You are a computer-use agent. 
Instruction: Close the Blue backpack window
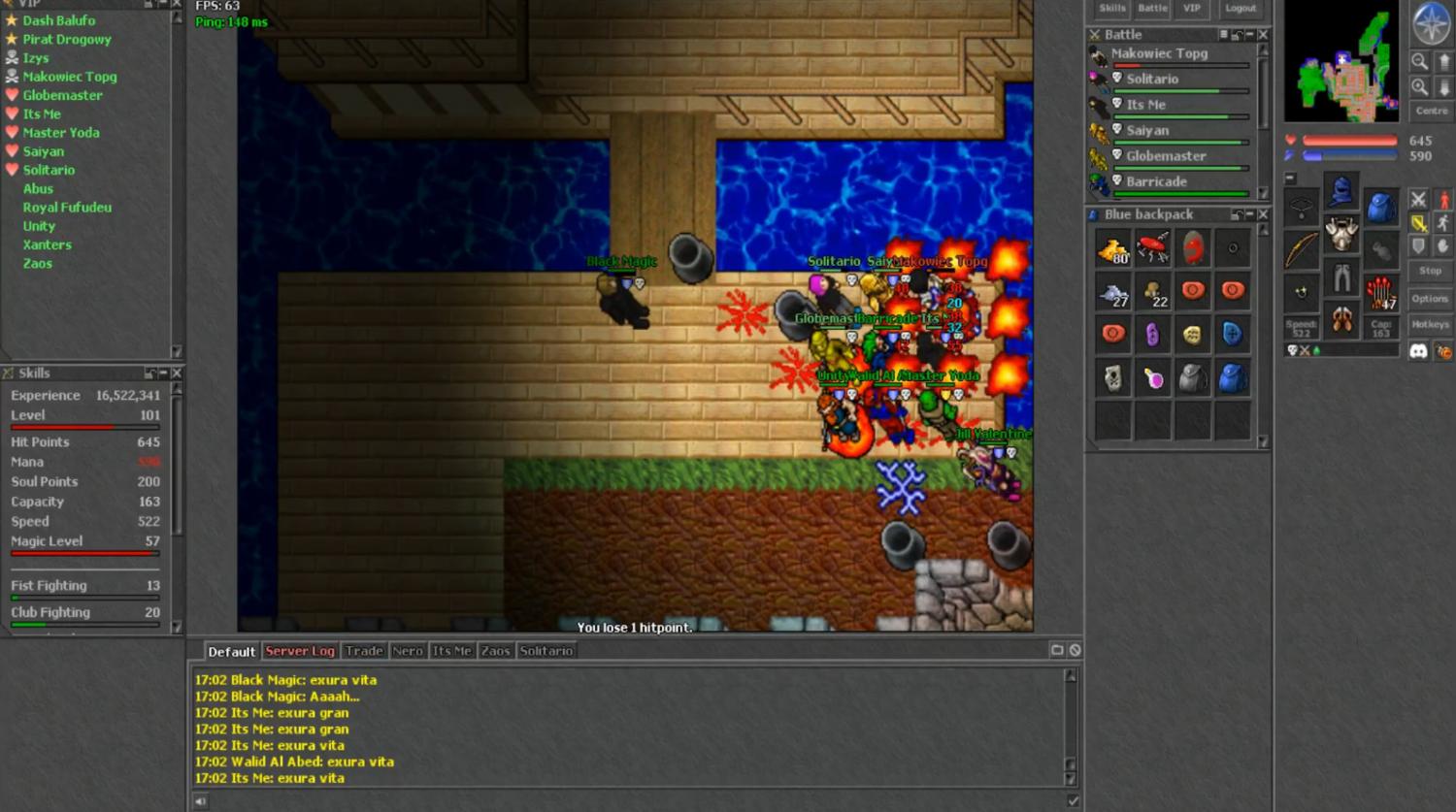(1263, 214)
